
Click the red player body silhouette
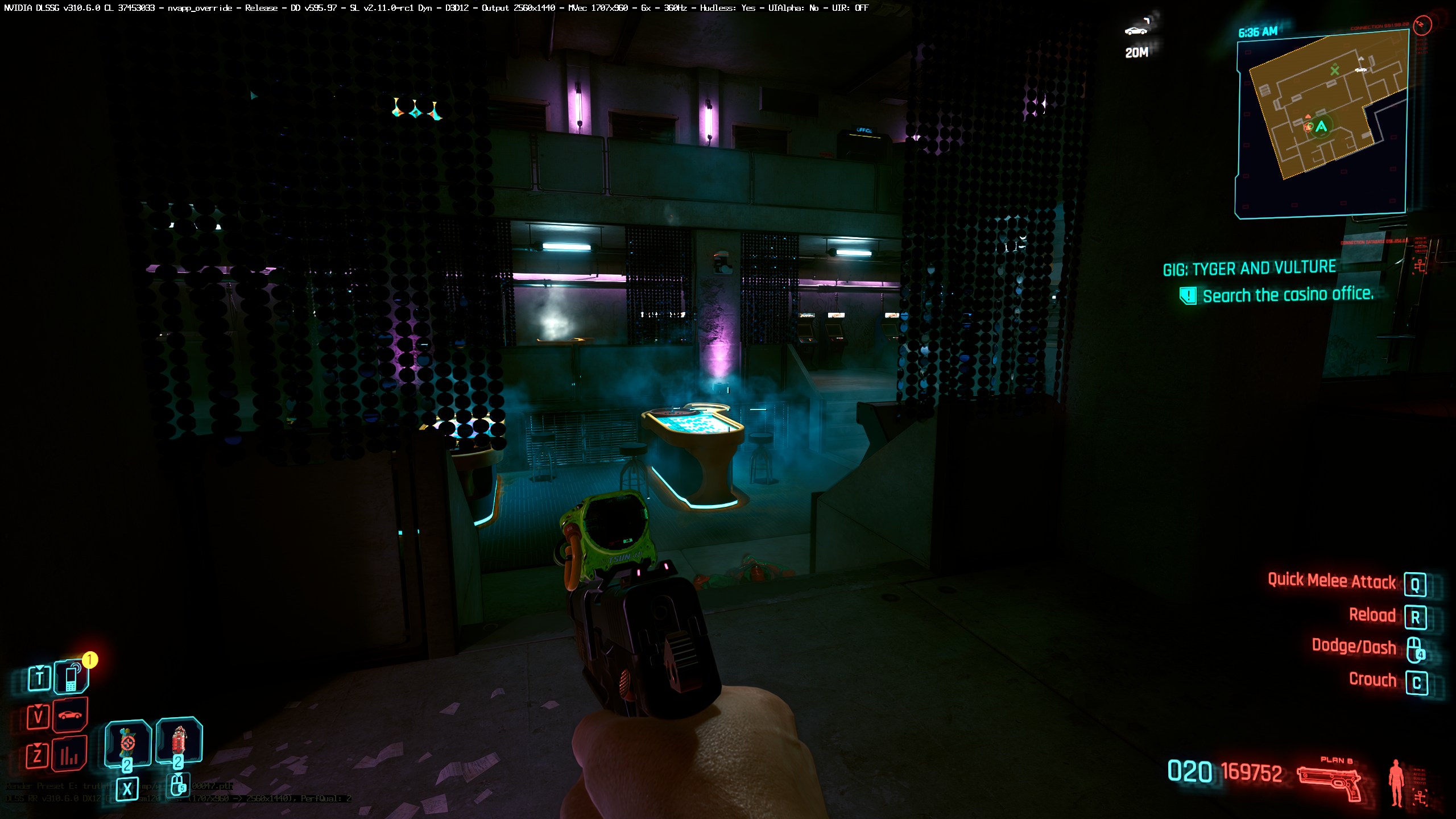[1396, 782]
